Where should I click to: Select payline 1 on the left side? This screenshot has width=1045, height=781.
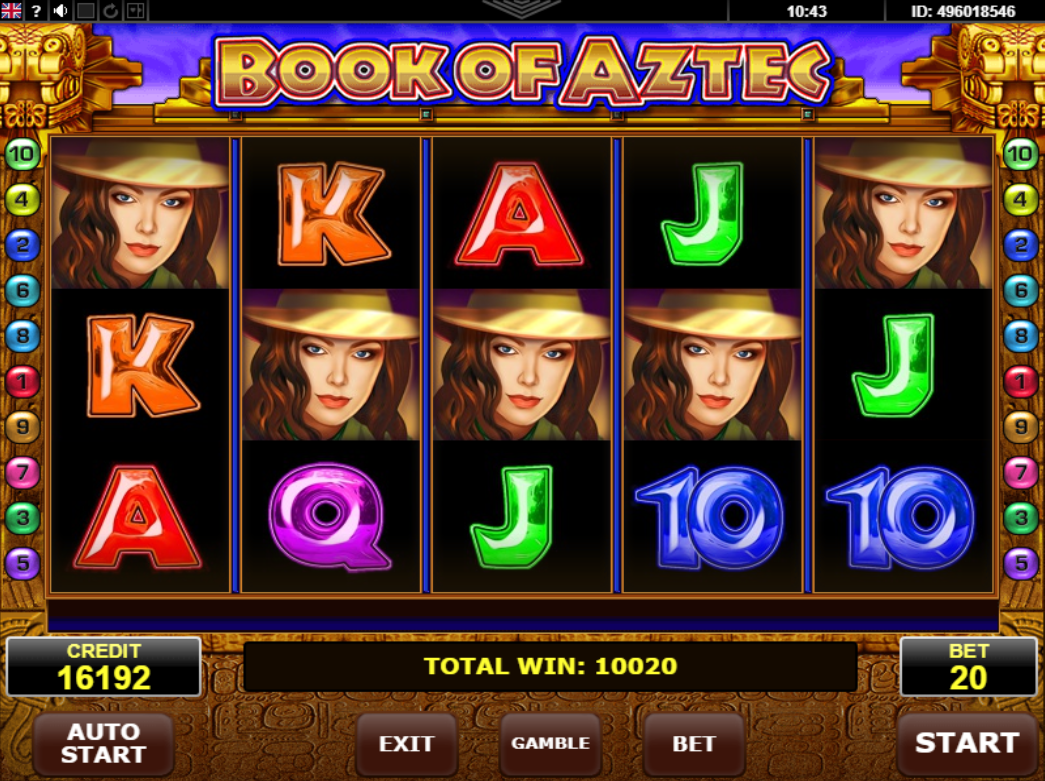[x=21, y=382]
